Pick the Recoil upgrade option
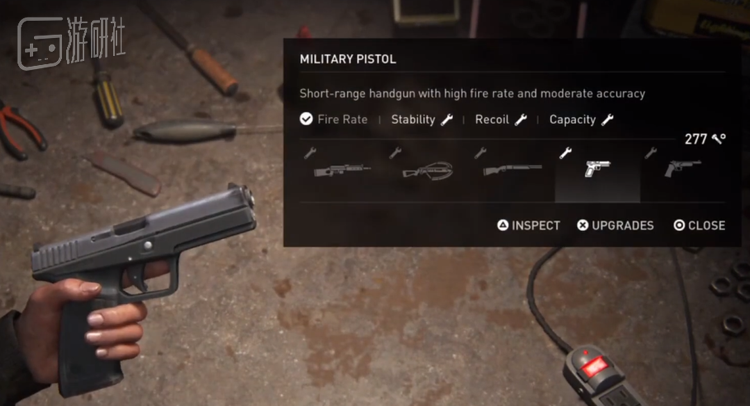The width and height of the screenshot is (750, 406). click(x=500, y=120)
